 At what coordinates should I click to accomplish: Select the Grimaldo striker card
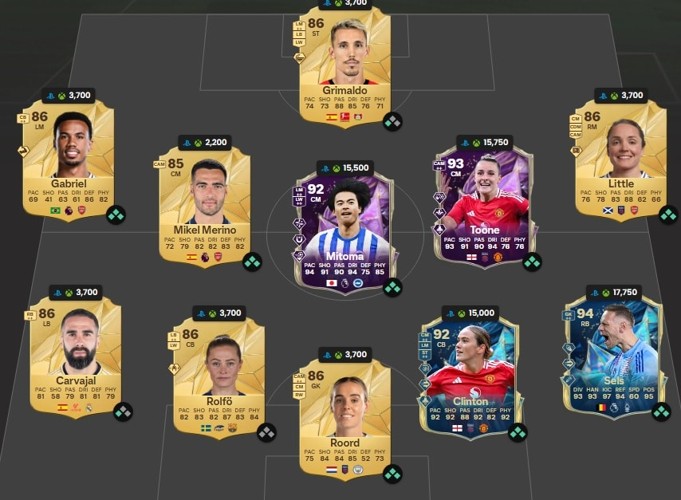pyautogui.click(x=343, y=67)
